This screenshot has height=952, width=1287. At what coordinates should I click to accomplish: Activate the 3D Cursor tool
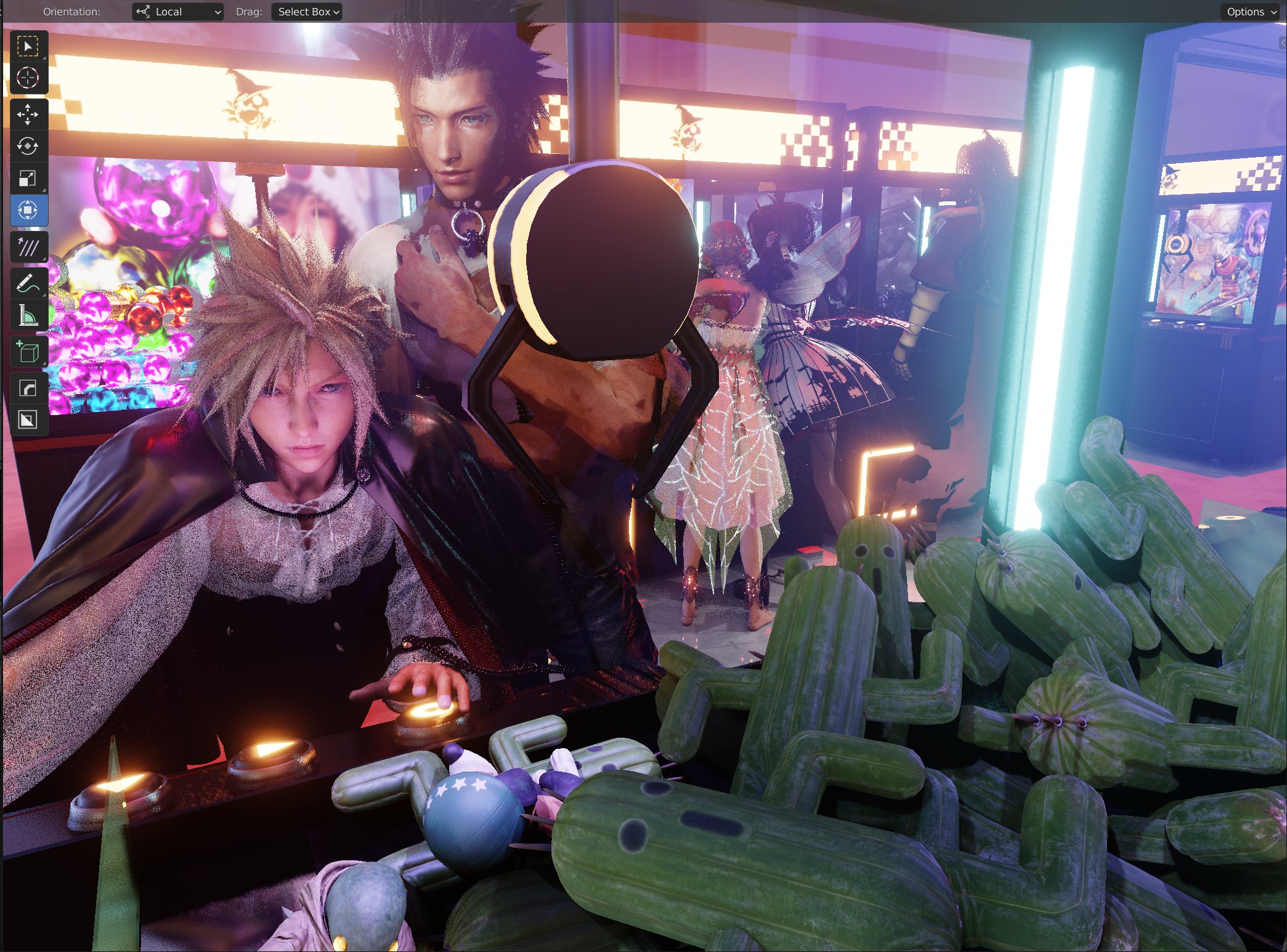coord(29,77)
